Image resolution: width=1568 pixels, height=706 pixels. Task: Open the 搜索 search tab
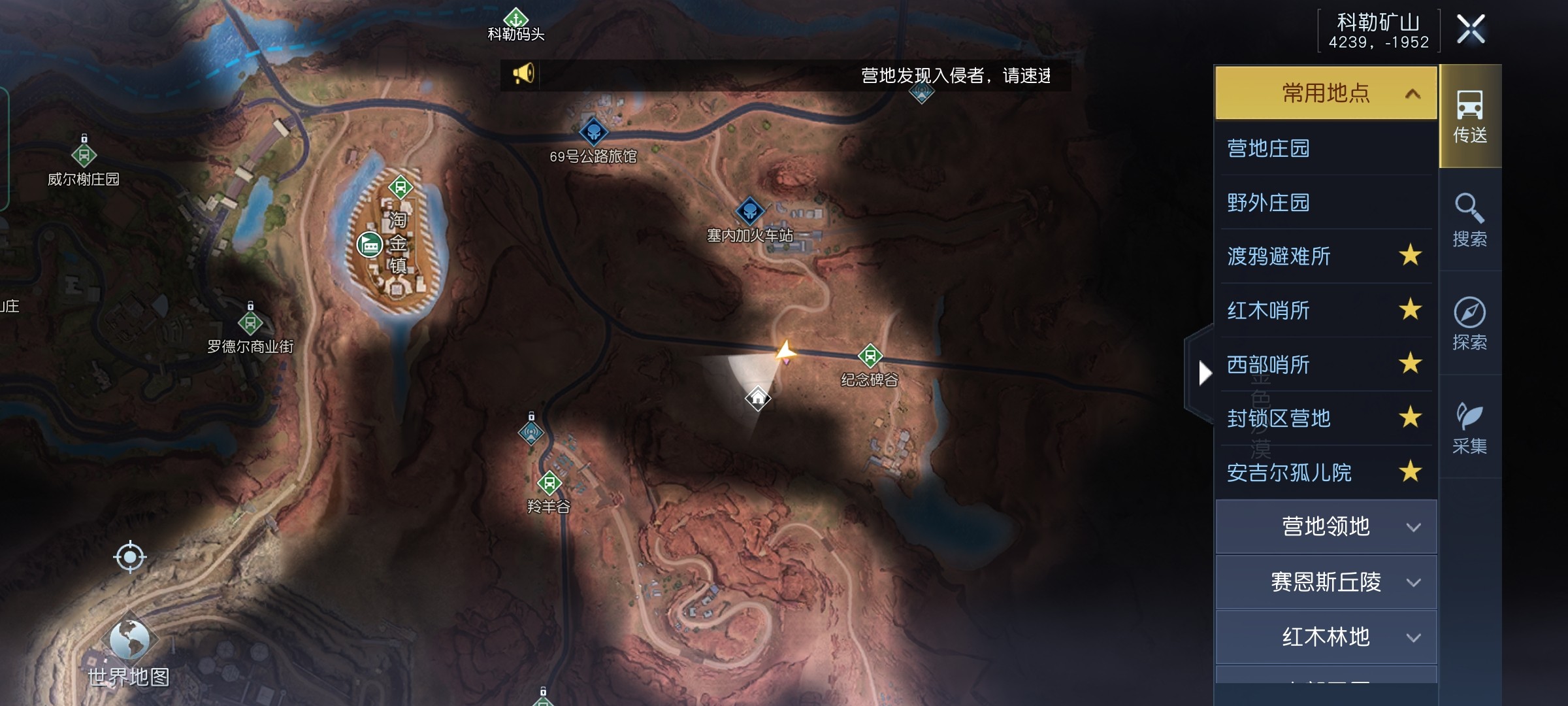(1469, 220)
